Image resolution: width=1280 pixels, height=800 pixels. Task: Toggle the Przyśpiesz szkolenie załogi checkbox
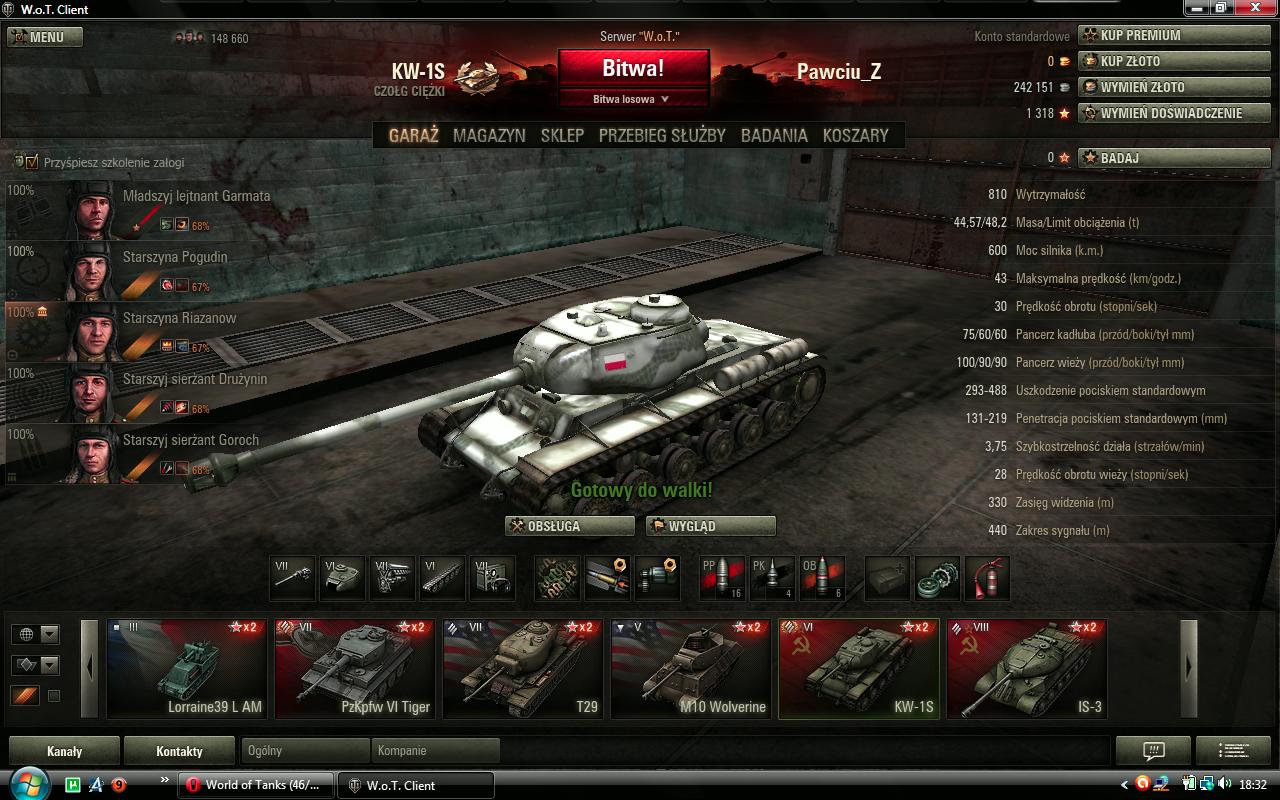[32, 162]
